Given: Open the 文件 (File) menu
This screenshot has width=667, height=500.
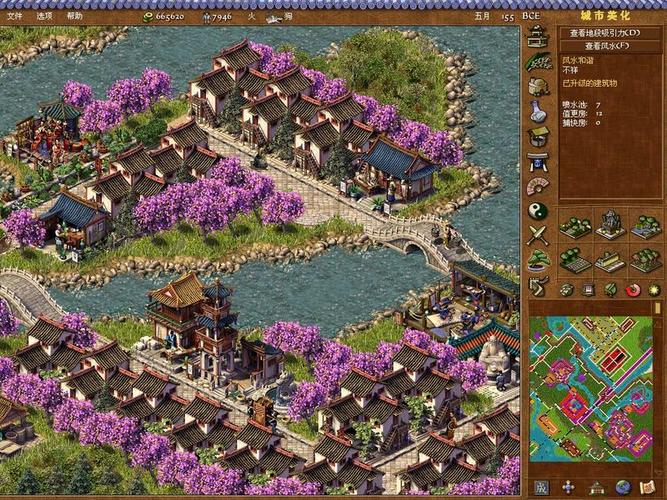Looking at the screenshot, I should pyautogui.click(x=14, y=16).
